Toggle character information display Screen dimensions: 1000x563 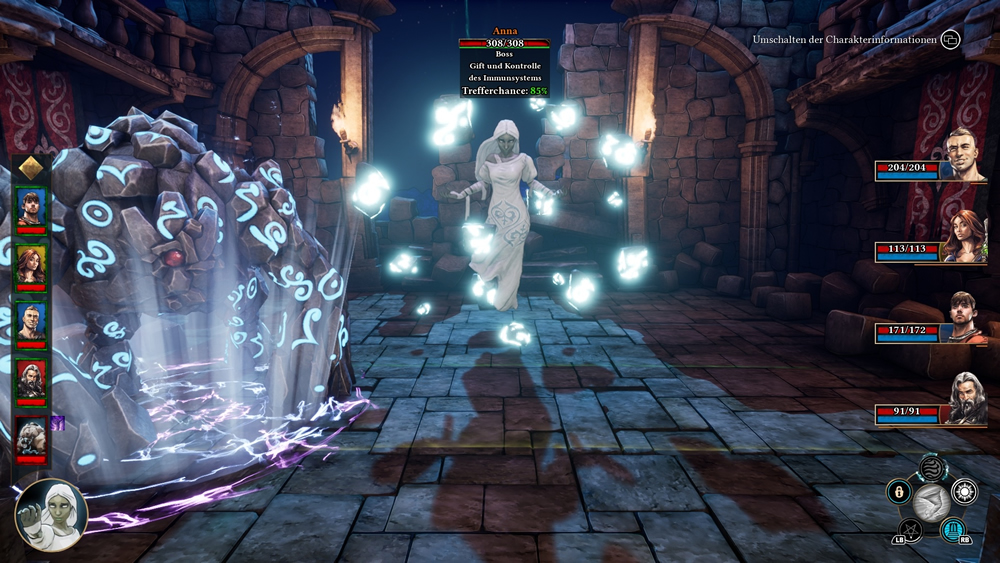[950, 40]
